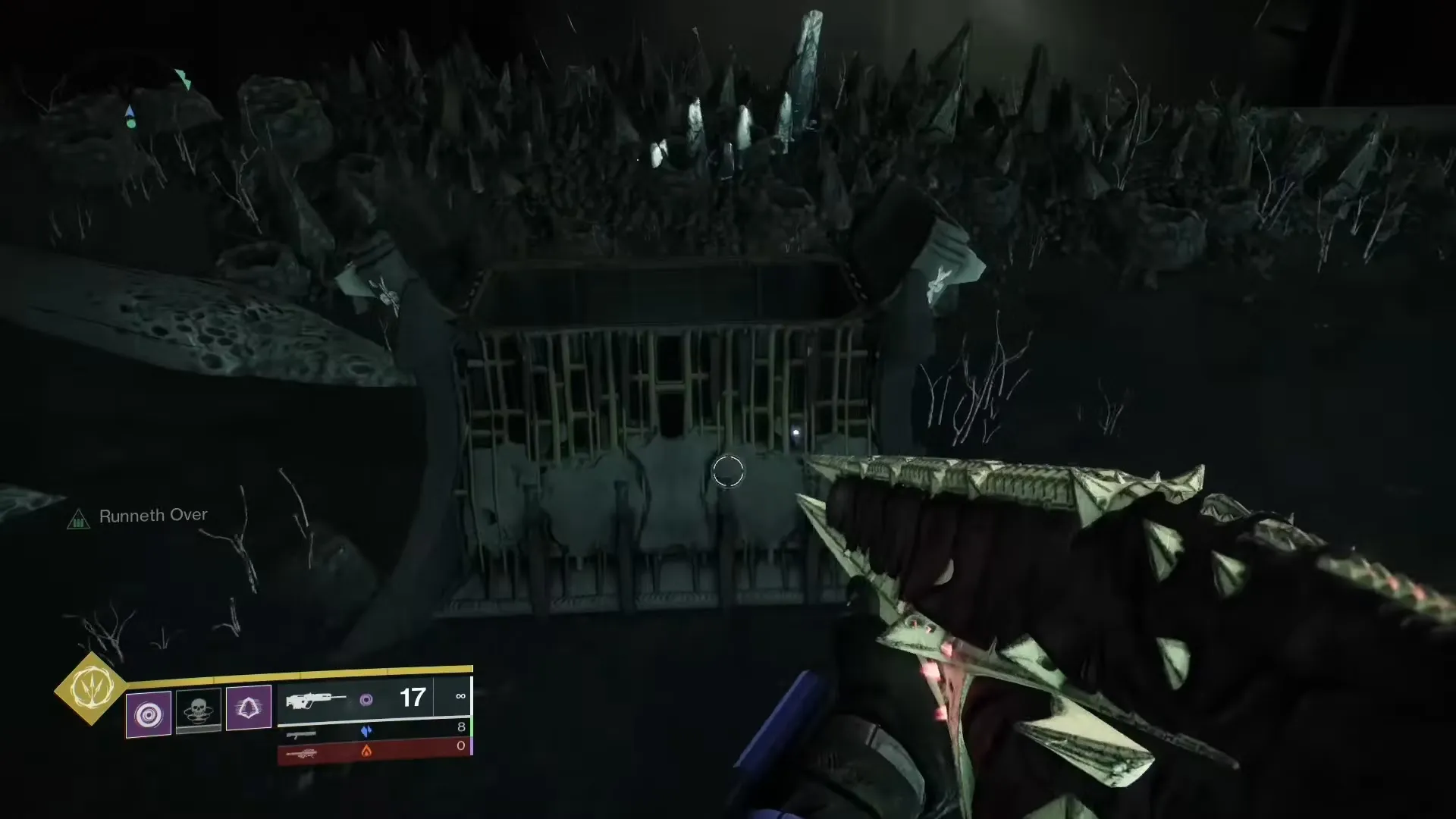Trigger the purple class ability icon
Viewport: 1456px width, 819px height.
coord(249,708)
